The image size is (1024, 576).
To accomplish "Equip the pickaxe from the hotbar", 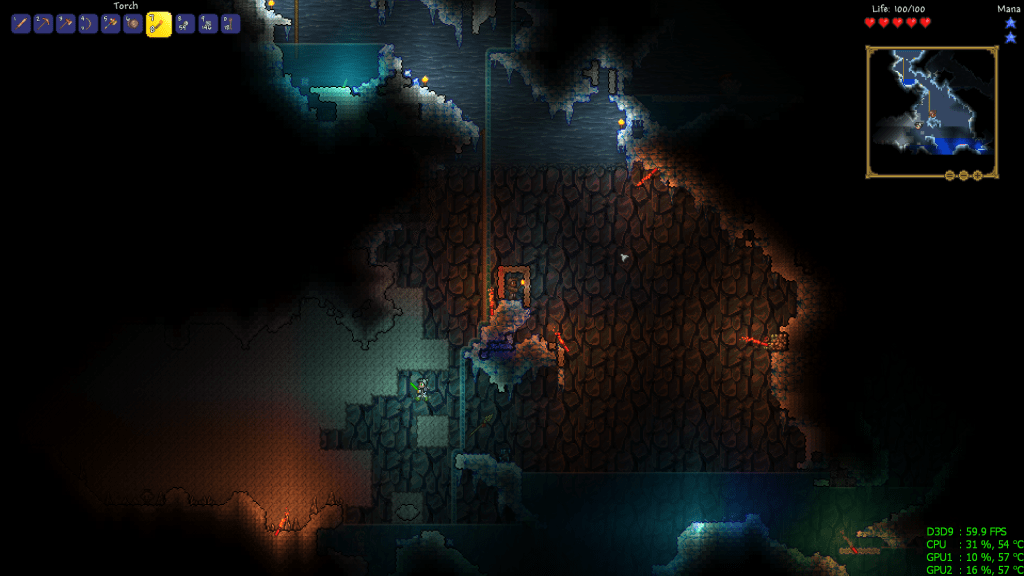I will coord(43,24).
